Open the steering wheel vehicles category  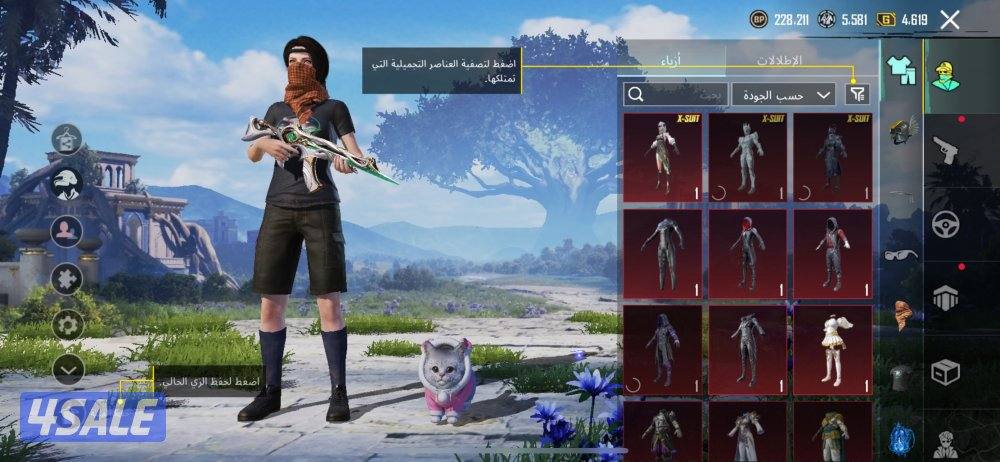945,224
